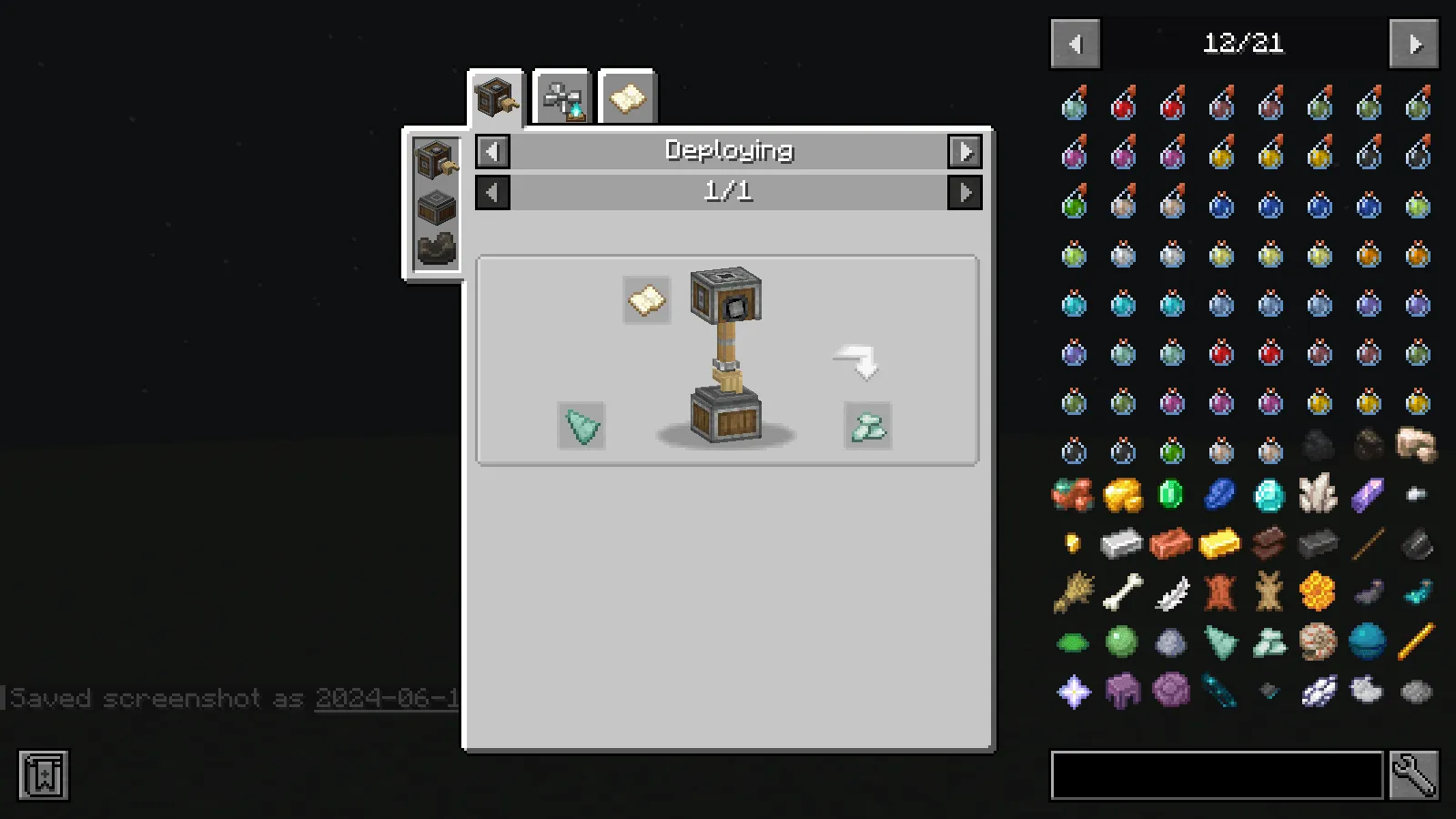This screenshot has width=1456, height=819.
Task: Select the diamond in the item list
Action: (x=1269, y=494)
